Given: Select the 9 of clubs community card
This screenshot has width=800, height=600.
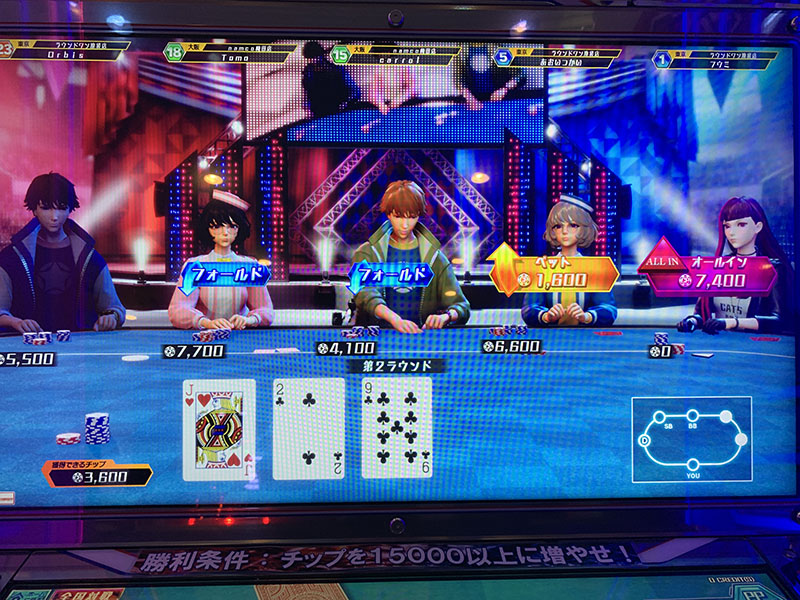Looking at the screenshot, I should point(396,428).
